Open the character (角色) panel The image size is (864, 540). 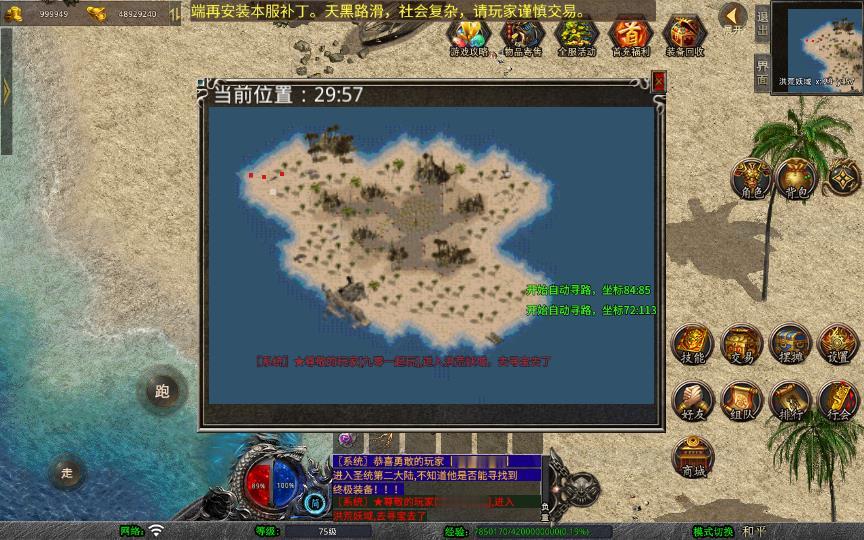click(750, 180)
